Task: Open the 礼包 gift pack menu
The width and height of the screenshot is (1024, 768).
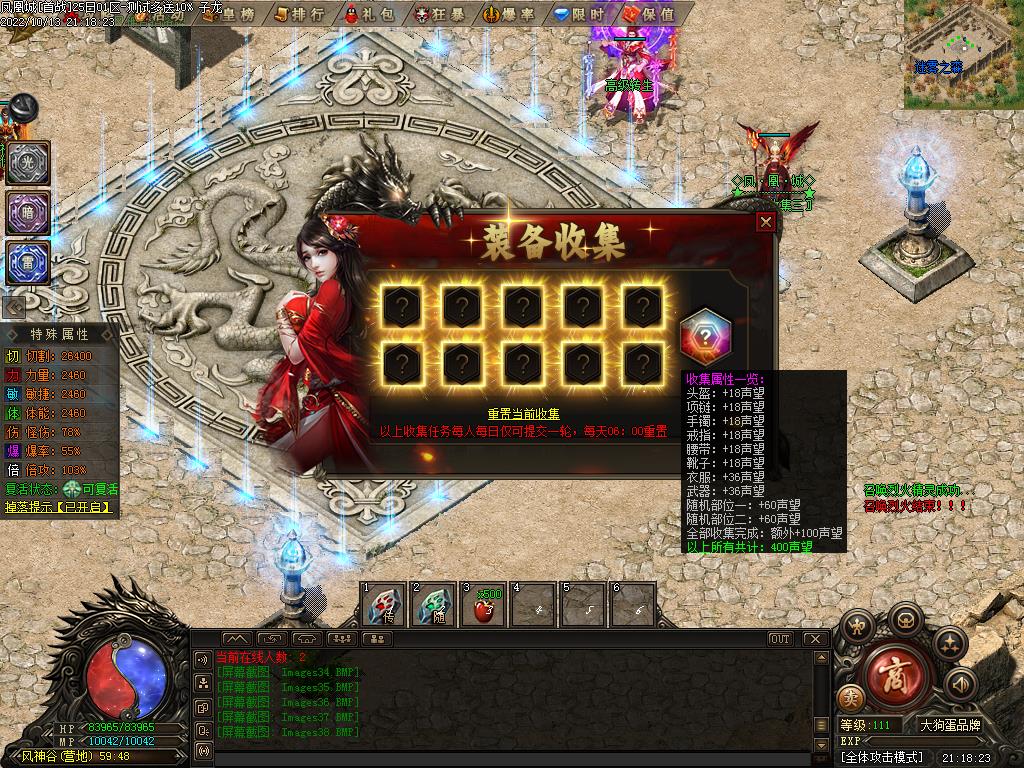Action: point(367,14)
